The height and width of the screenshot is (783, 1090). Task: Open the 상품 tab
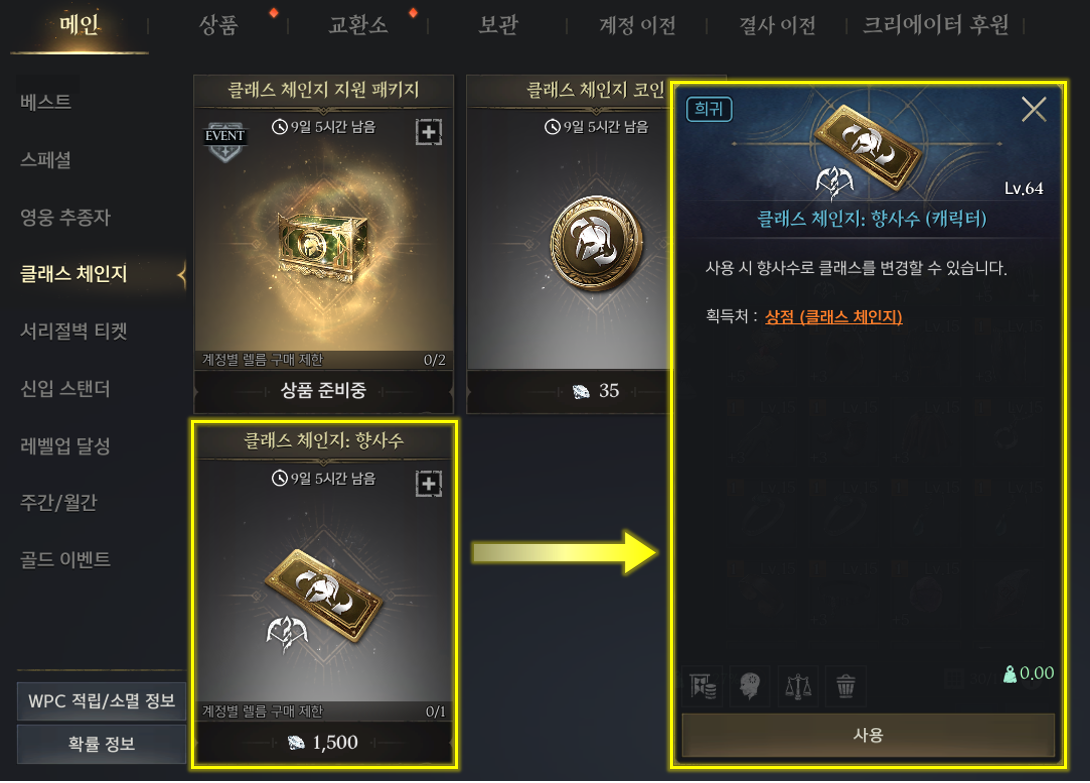(x=218, y=25)
